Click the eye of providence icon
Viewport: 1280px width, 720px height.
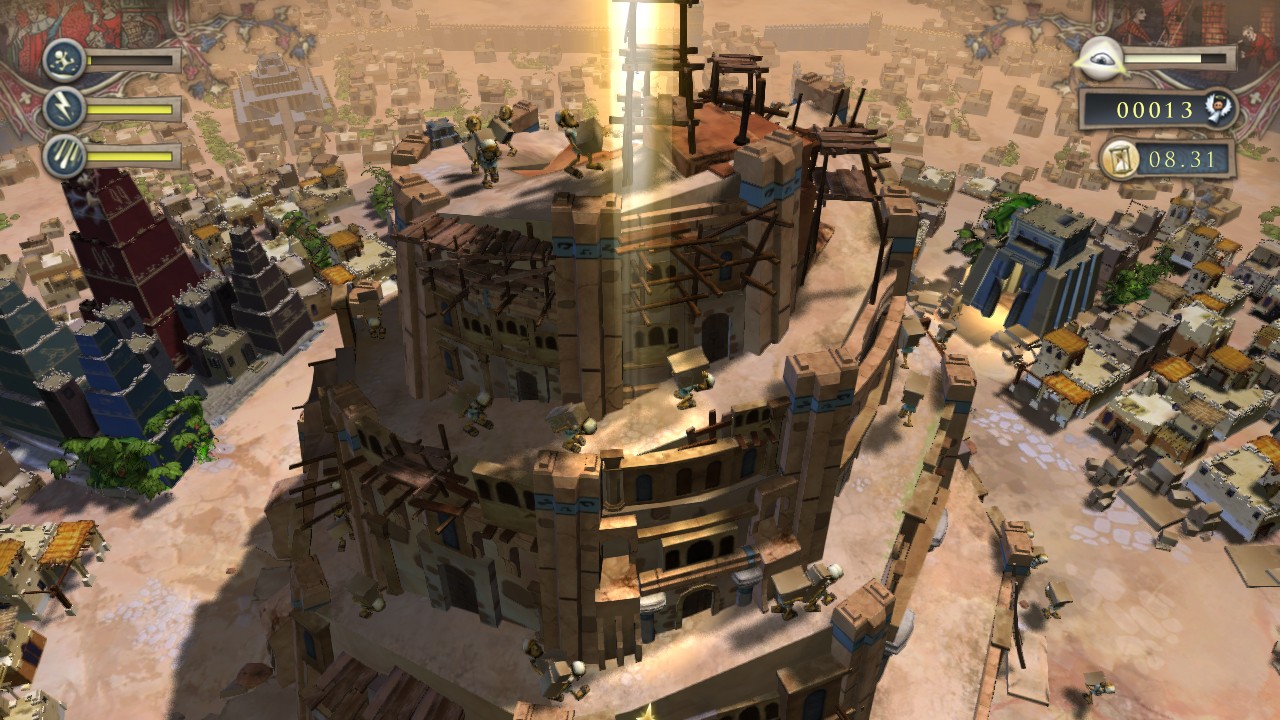pyautogui.click(x=1099, y=57)
